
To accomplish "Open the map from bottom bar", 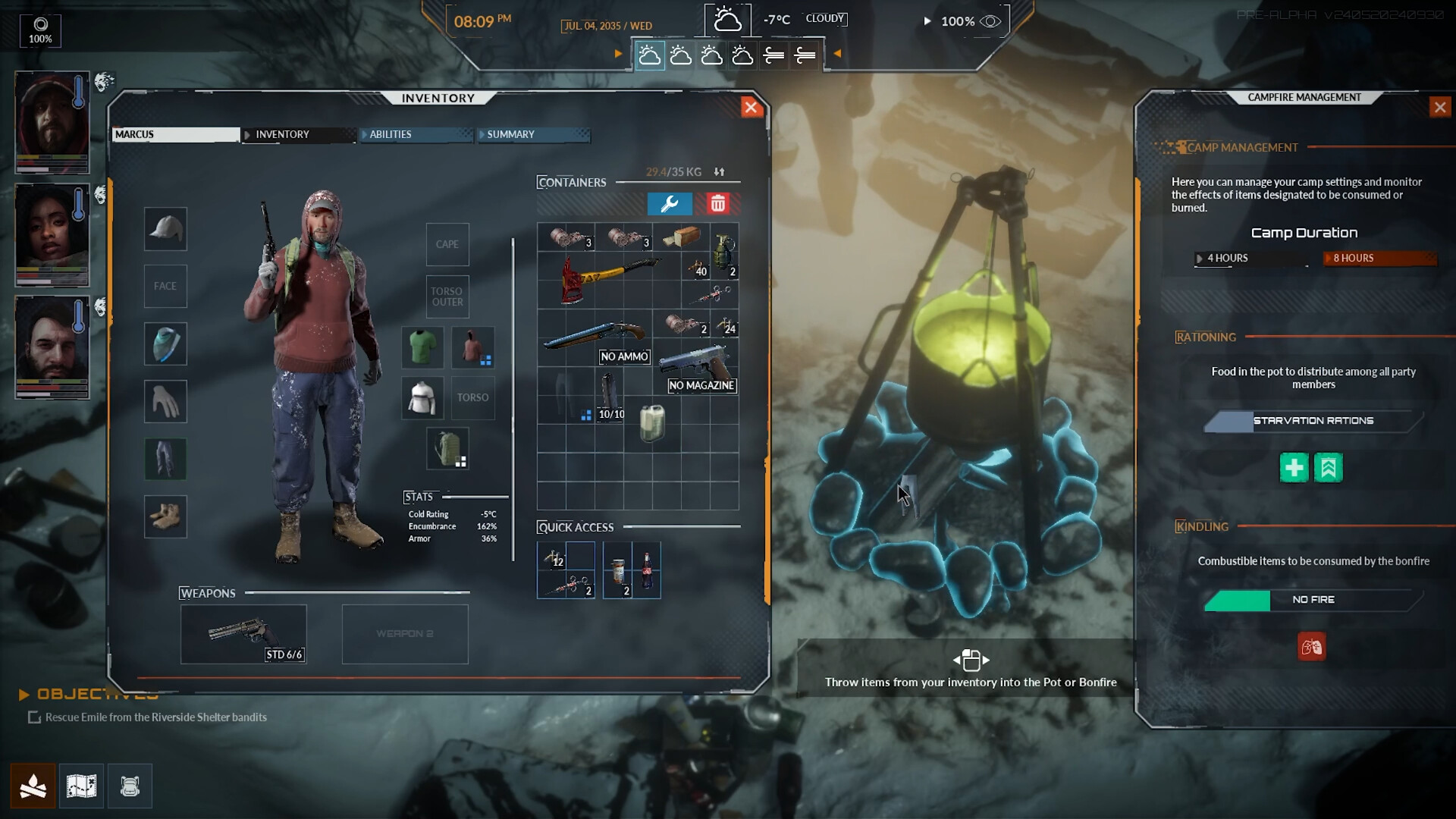I will click(x=81, y=786).
